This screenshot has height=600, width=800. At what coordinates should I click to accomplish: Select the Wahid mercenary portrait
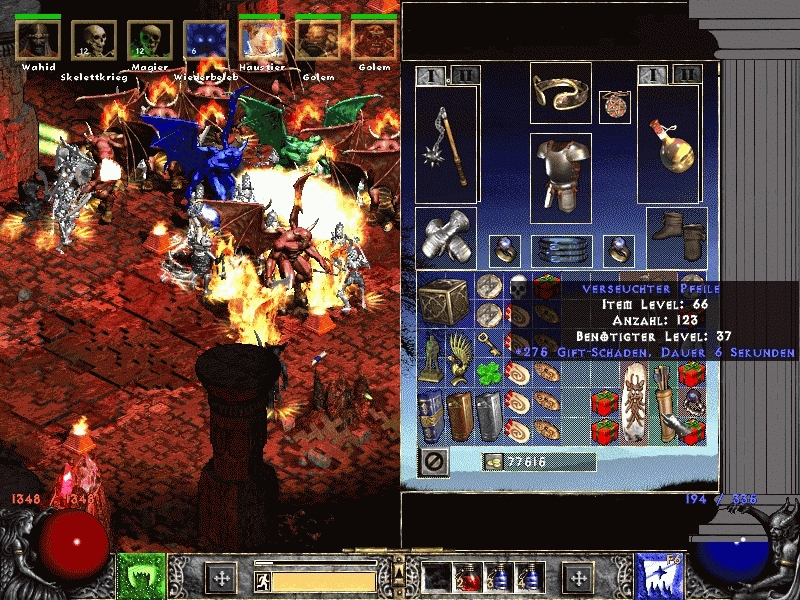point(38,41)
